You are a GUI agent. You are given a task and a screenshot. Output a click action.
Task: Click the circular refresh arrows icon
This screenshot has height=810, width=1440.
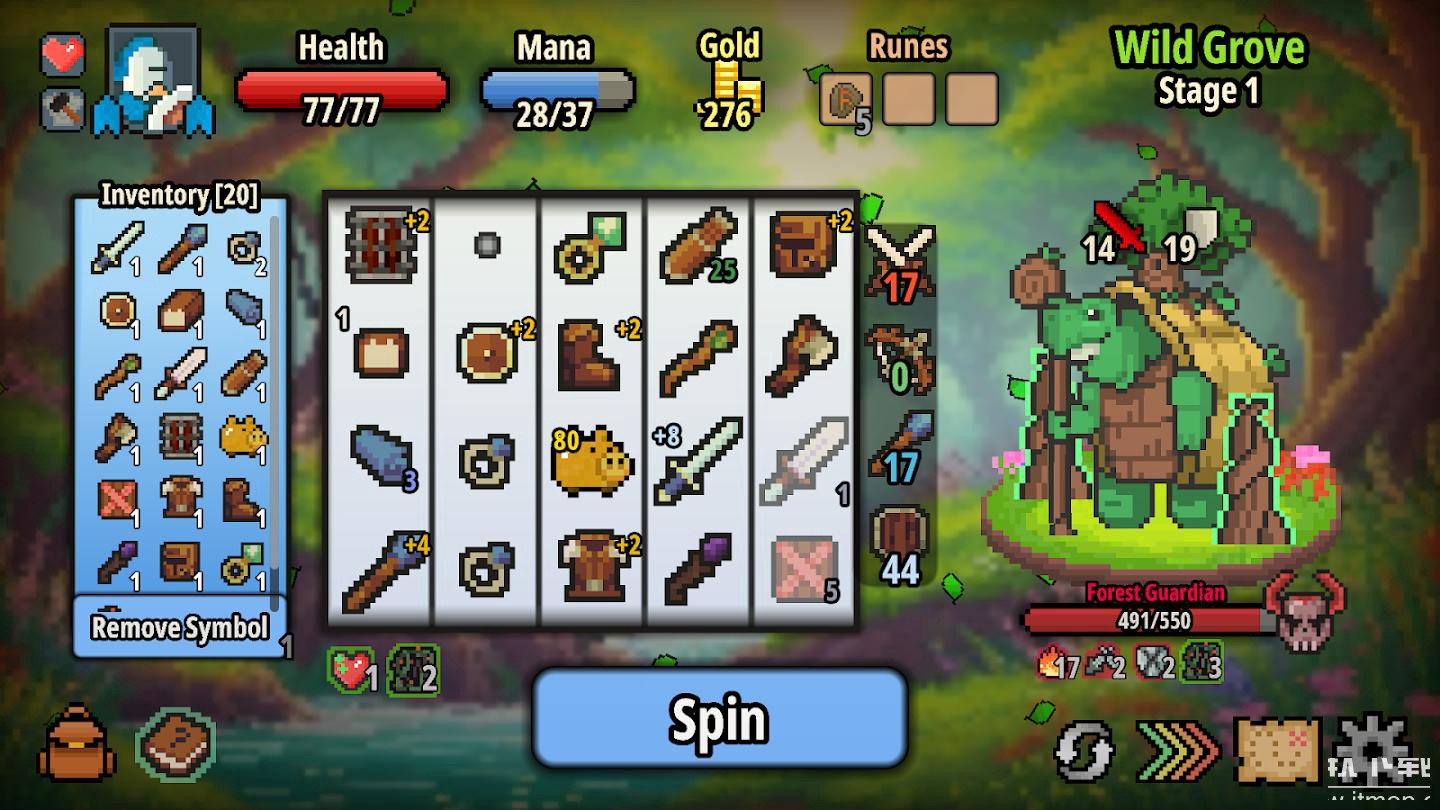coord(1084,750)
